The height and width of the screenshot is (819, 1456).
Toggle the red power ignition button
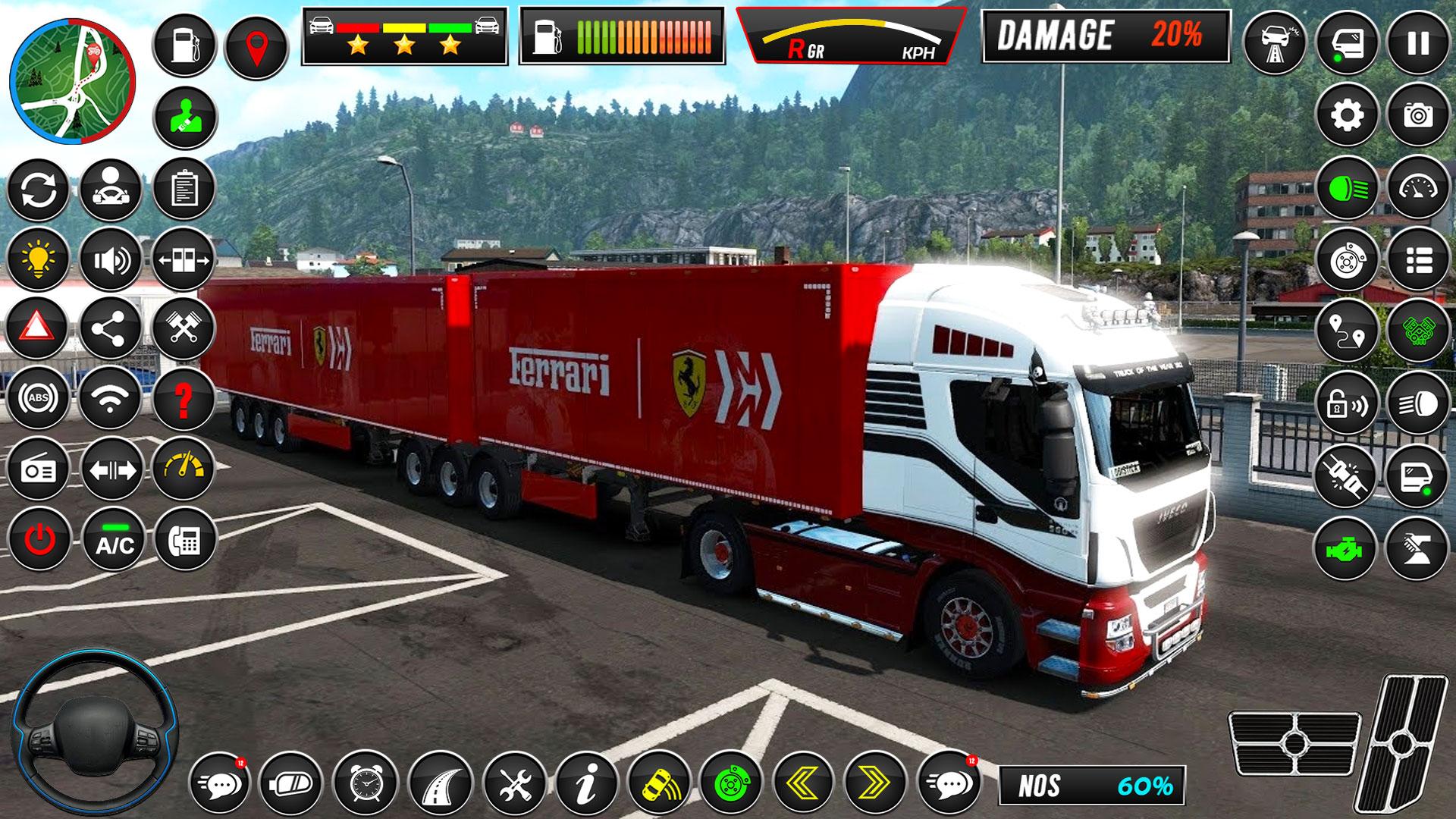click(x=38, y=539)
